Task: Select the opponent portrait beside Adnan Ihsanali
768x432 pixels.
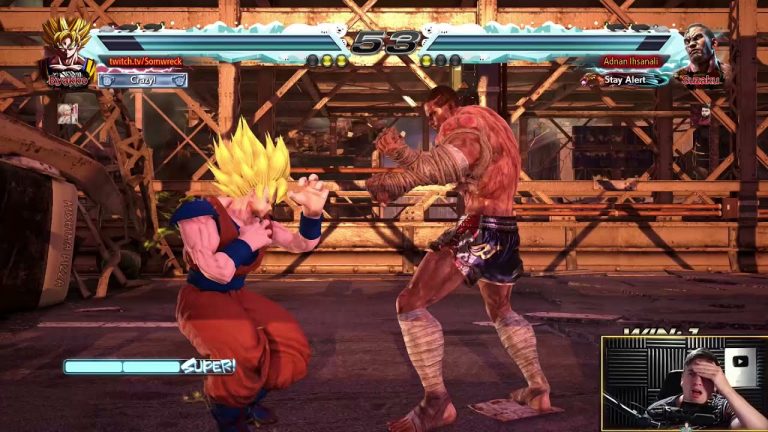Action: coord(703,52)
